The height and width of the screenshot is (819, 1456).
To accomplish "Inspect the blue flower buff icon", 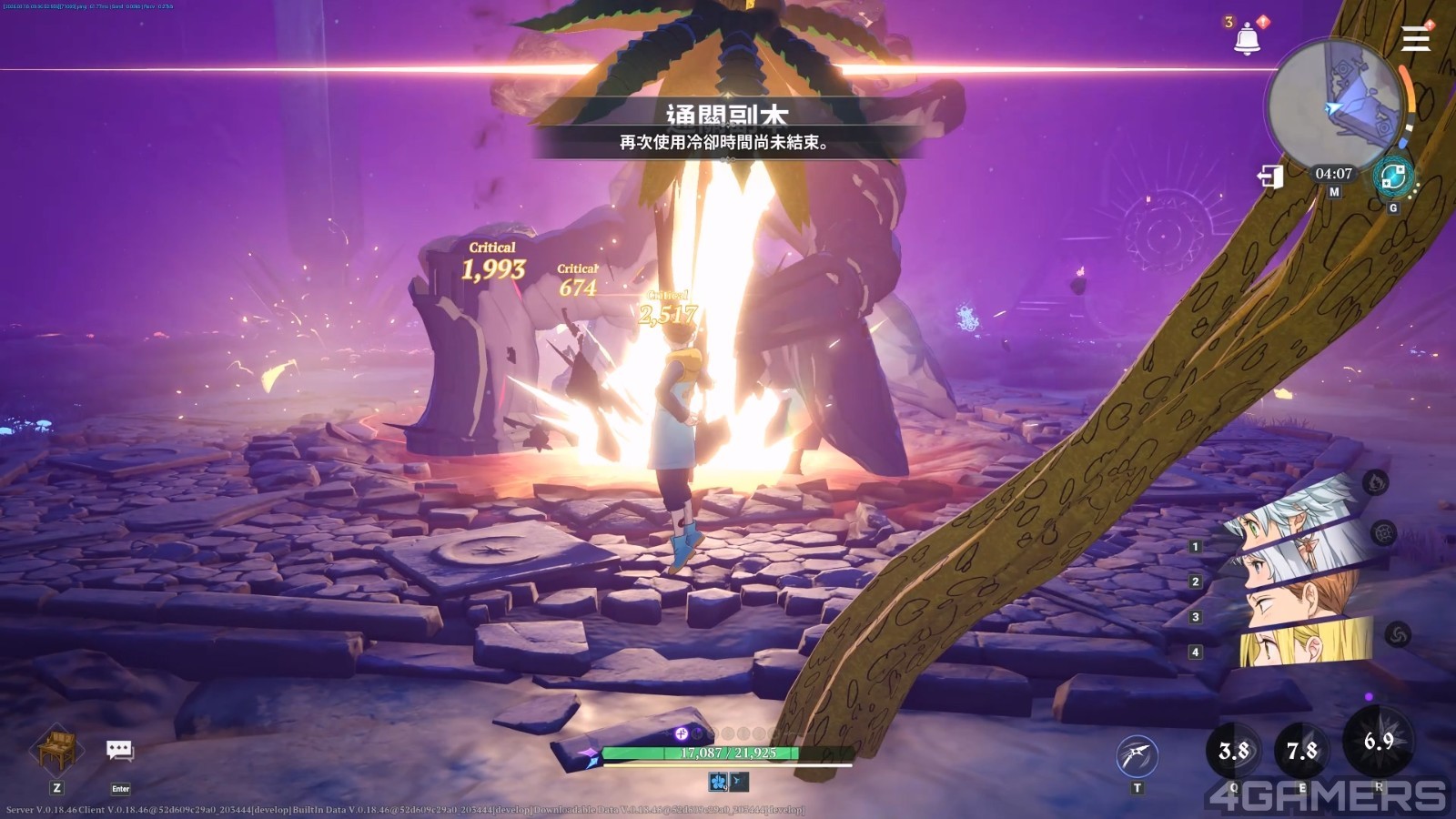I will (719, 782).
